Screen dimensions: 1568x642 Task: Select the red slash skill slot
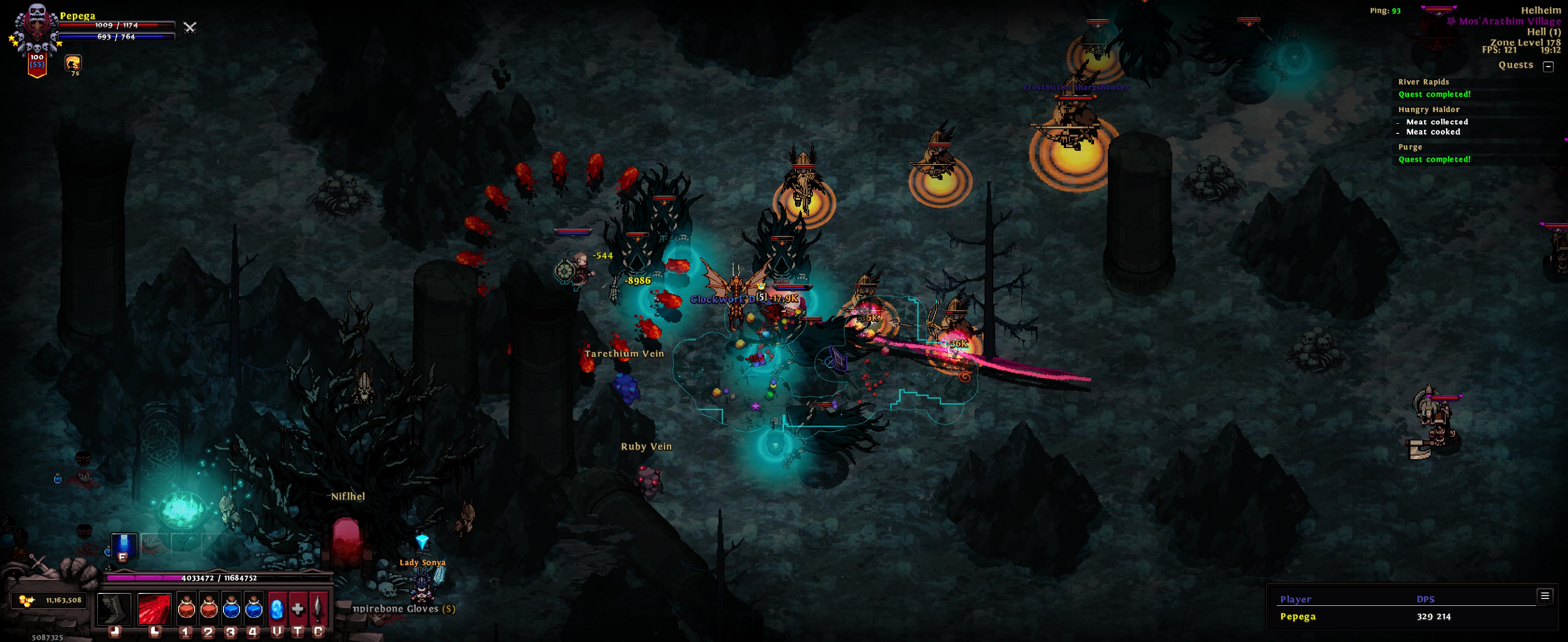(x=155, y=608)
